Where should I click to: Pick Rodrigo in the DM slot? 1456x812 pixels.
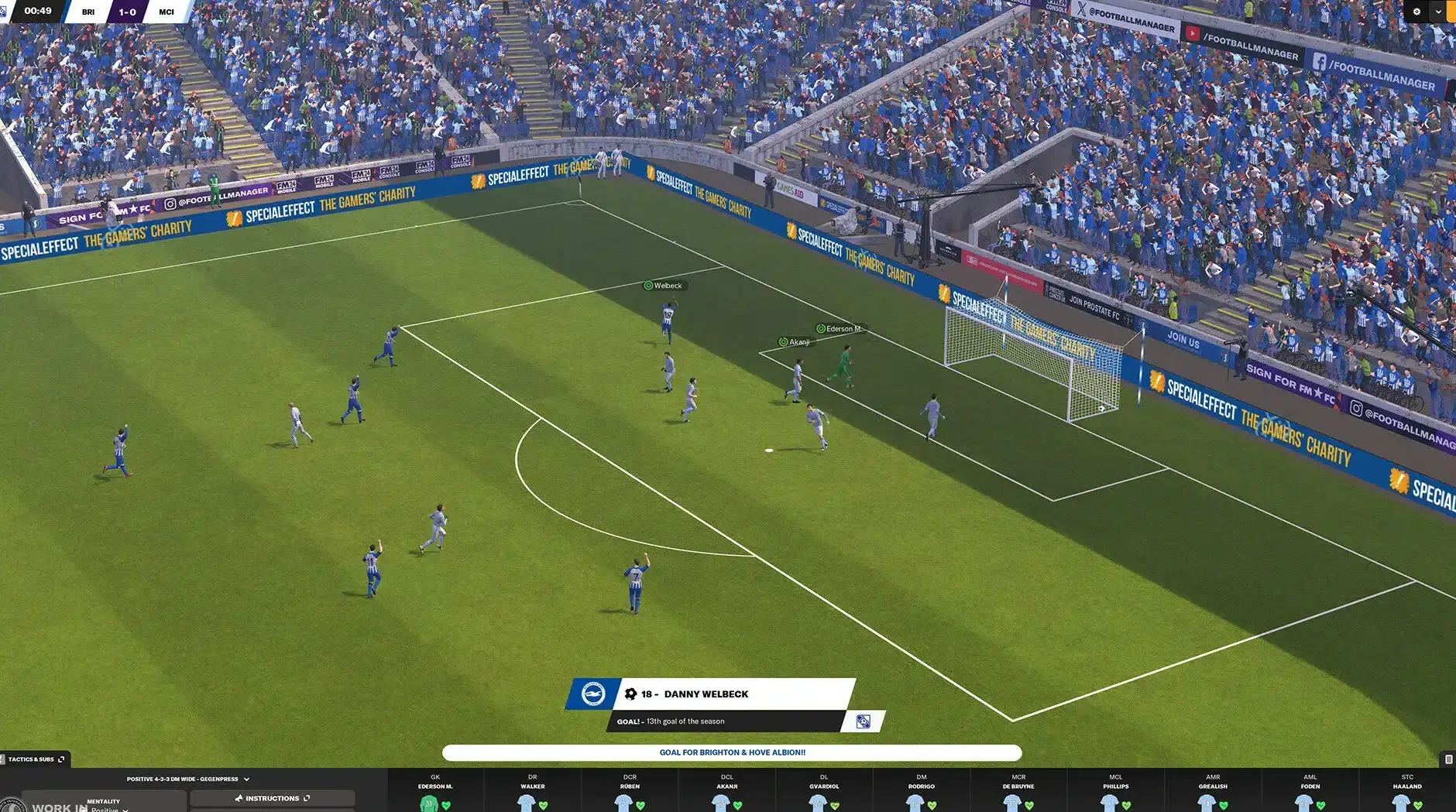[922, 793]
